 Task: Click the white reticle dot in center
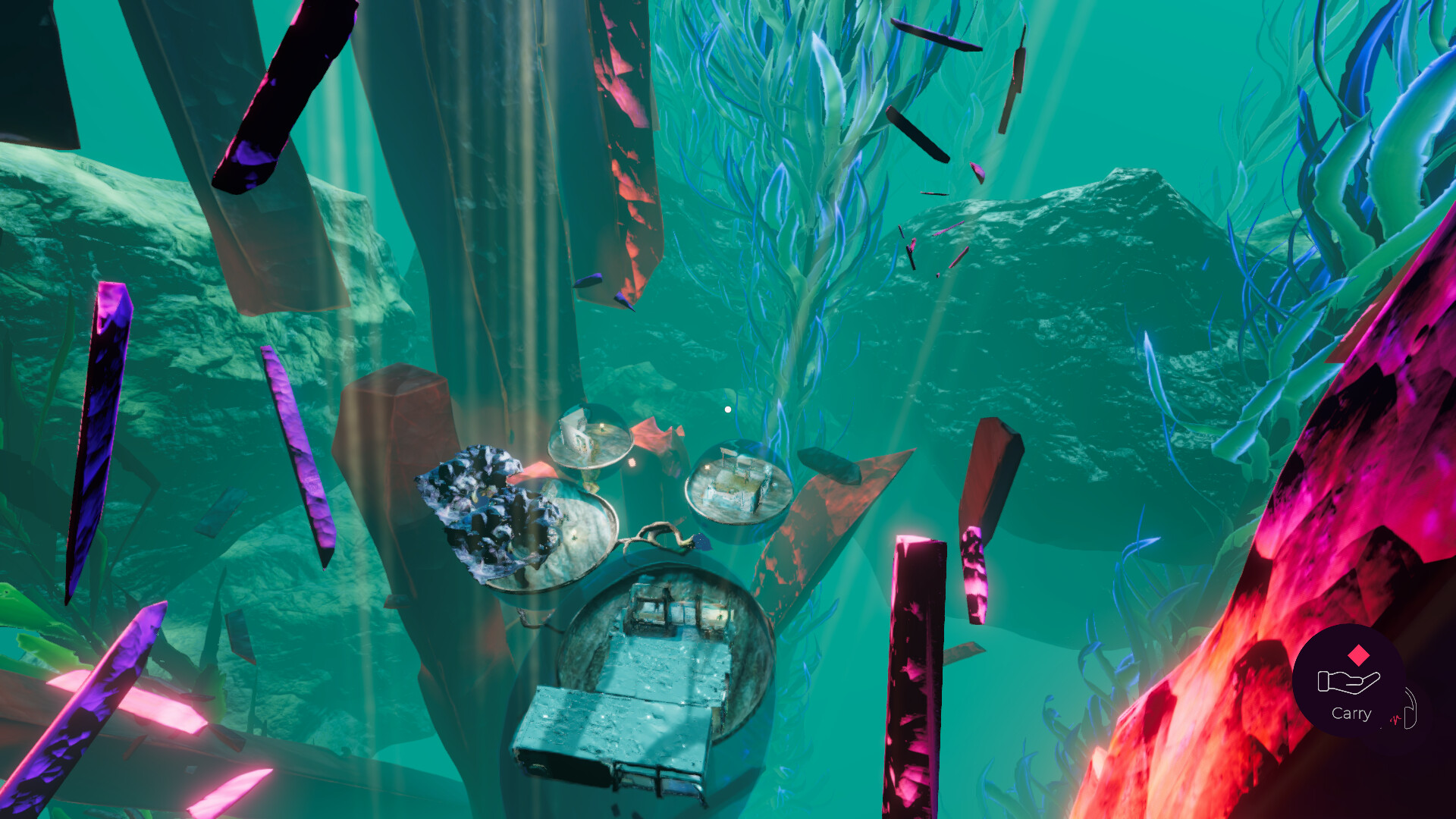point(728,409)
